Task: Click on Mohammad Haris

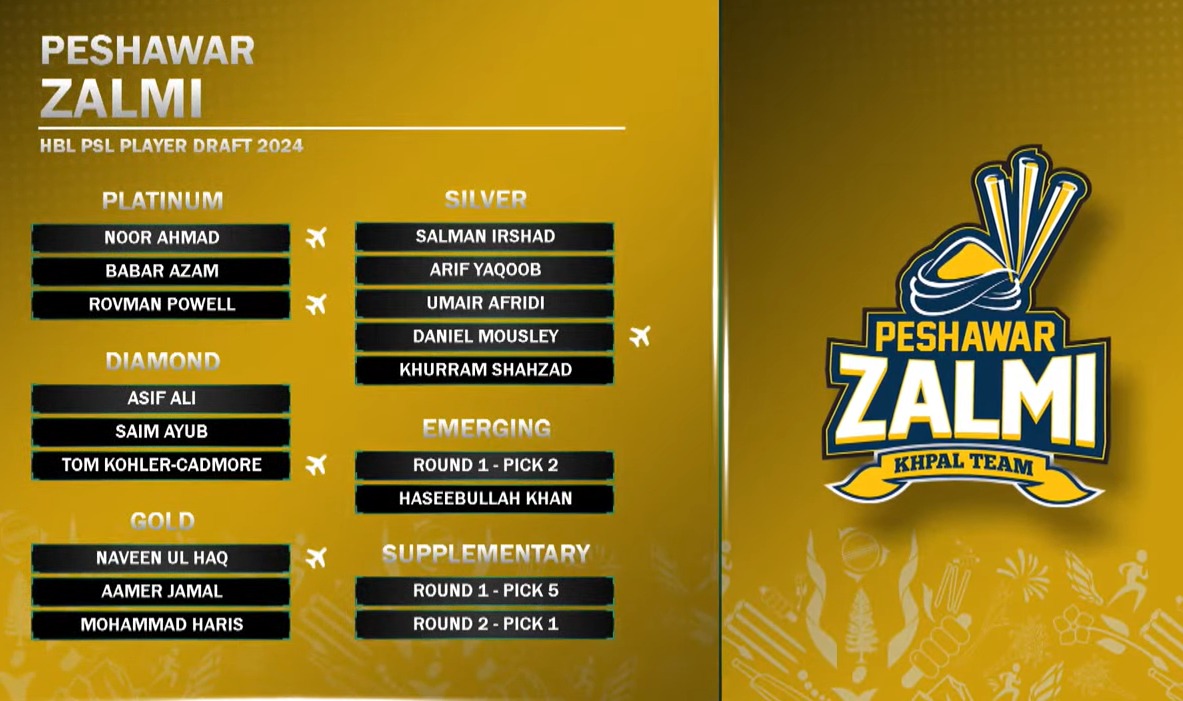Action: [161, 625]
